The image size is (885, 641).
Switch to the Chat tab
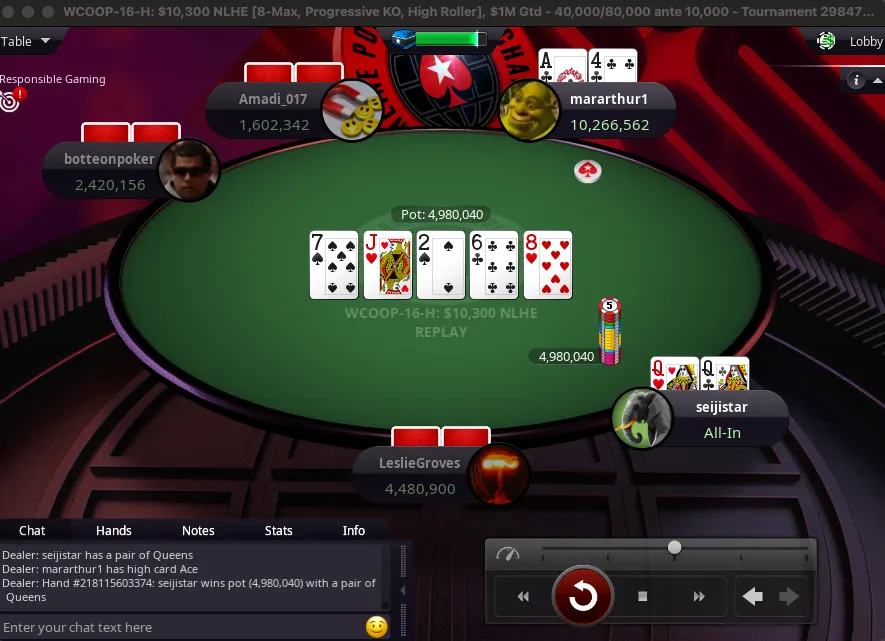pyautogui.click(x=32, y=530)
